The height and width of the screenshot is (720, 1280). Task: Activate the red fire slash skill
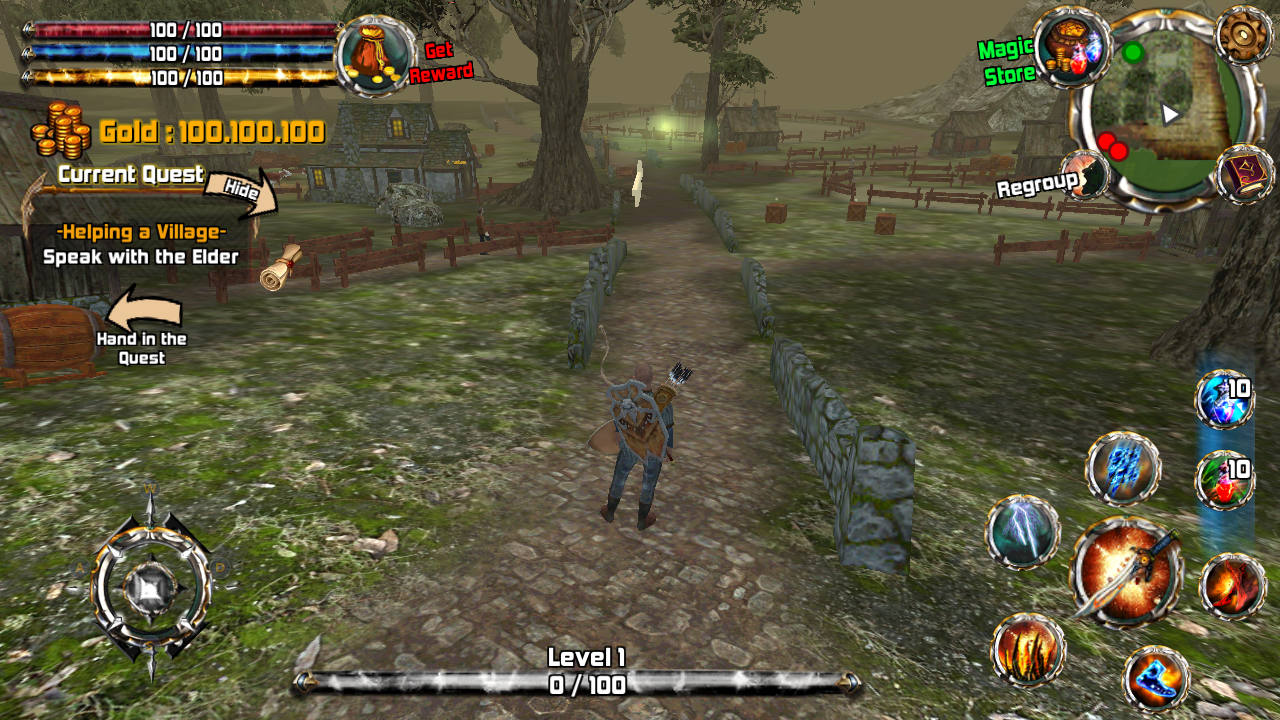1231,586
